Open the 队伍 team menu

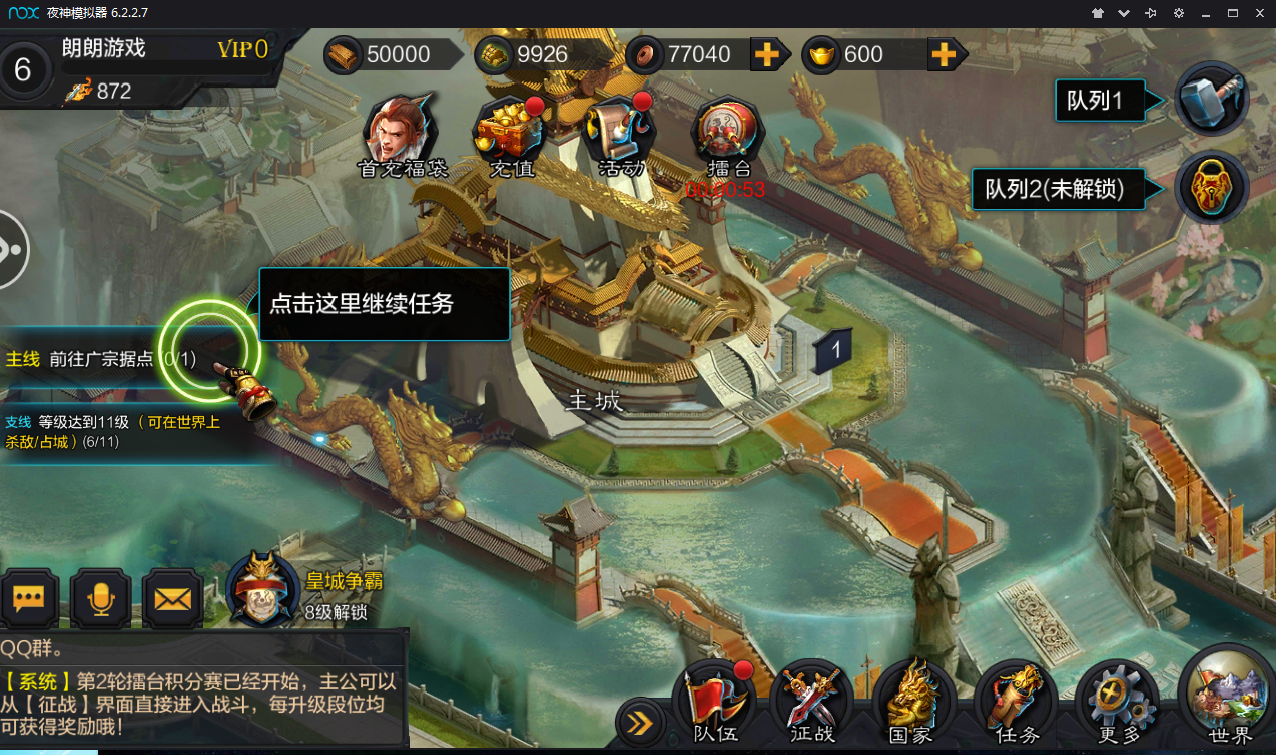pos(714,702)
